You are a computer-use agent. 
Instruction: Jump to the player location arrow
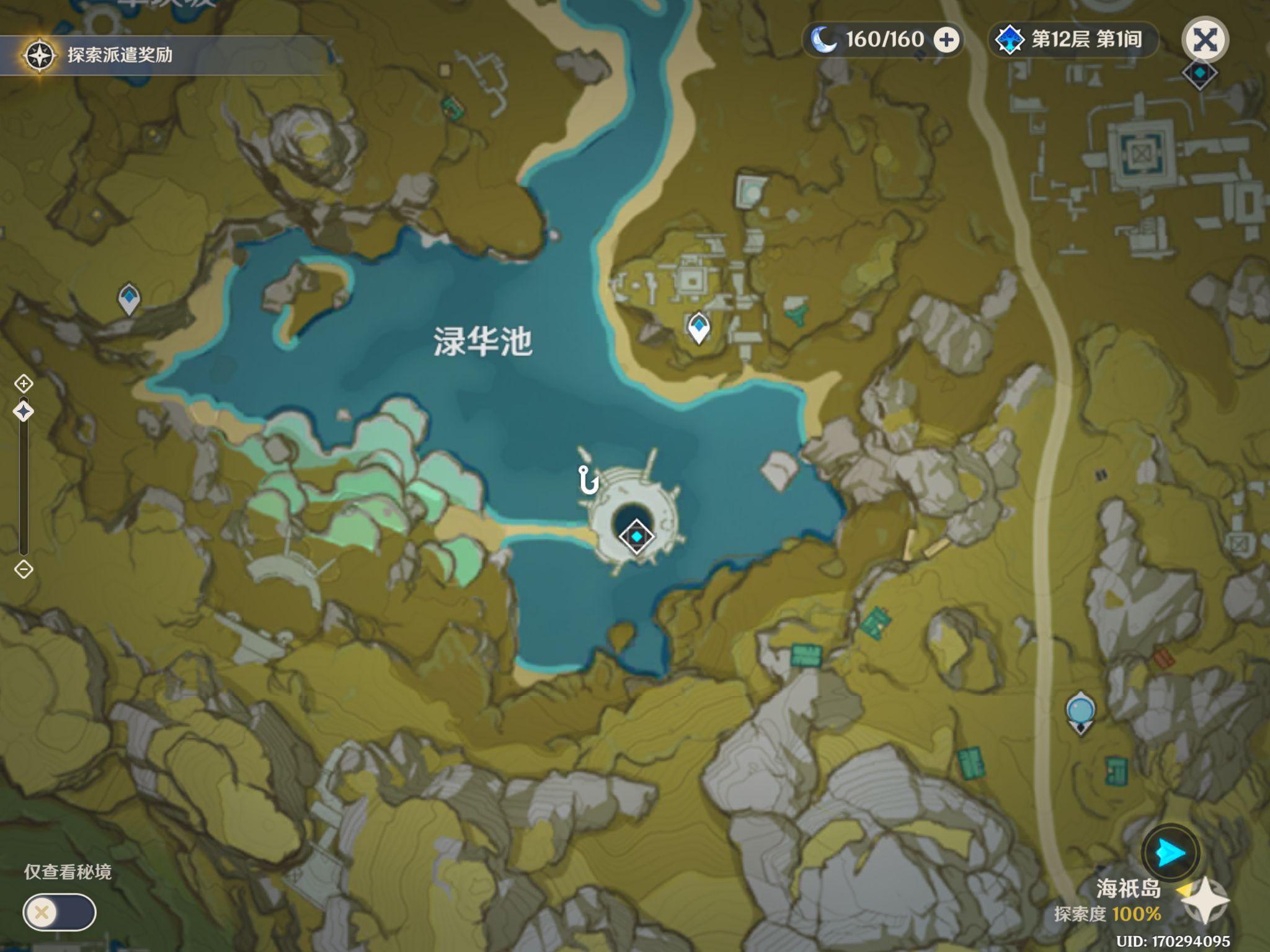(x=1170, y=853)
